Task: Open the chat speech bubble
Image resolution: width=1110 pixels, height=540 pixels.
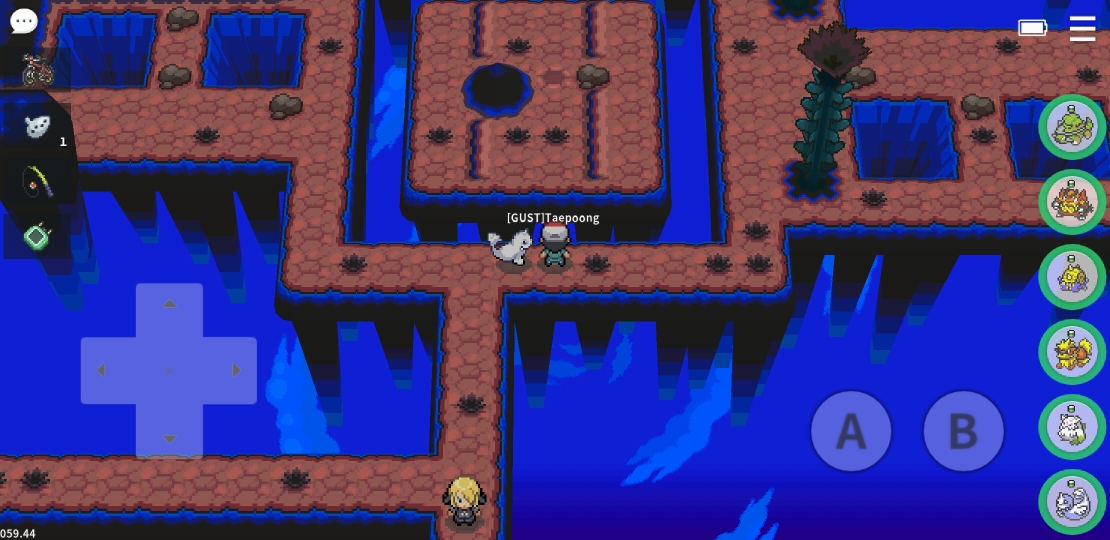Action: coord(23,21)
